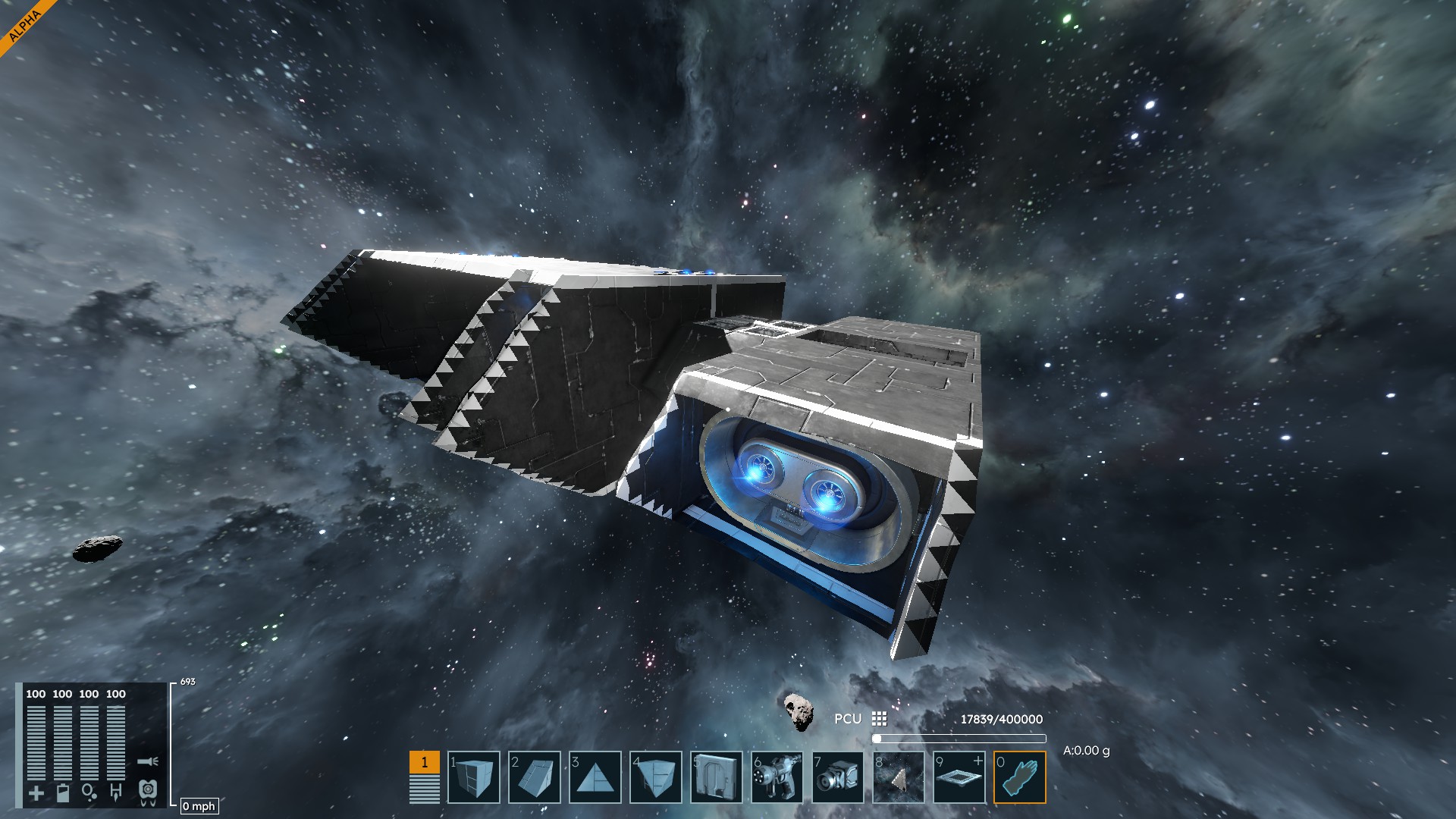Choose the slope block in slot 2
Image resolution: width=1456 pixels, height=819 pixels.
tap(535, 777)
